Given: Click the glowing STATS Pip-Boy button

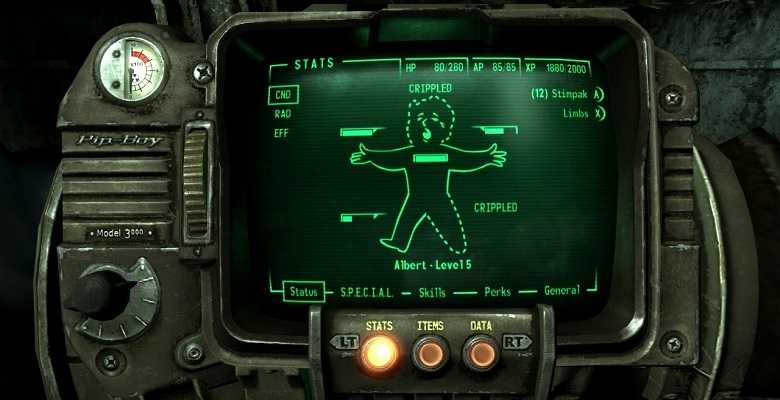Looking at the screenshot, I should [379, 352].
